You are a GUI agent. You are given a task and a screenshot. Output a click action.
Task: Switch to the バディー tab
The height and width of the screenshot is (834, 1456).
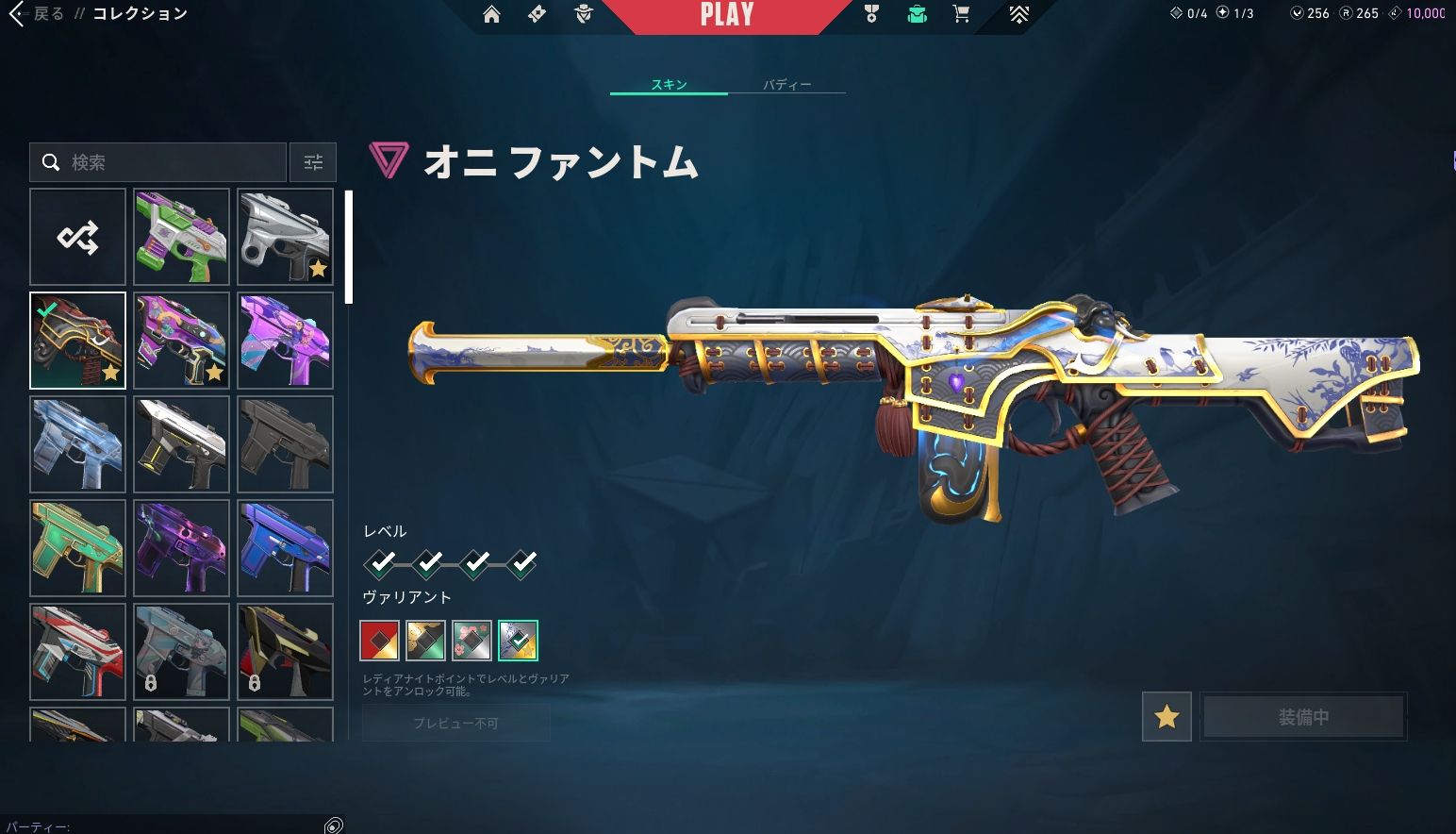point(786,85)
